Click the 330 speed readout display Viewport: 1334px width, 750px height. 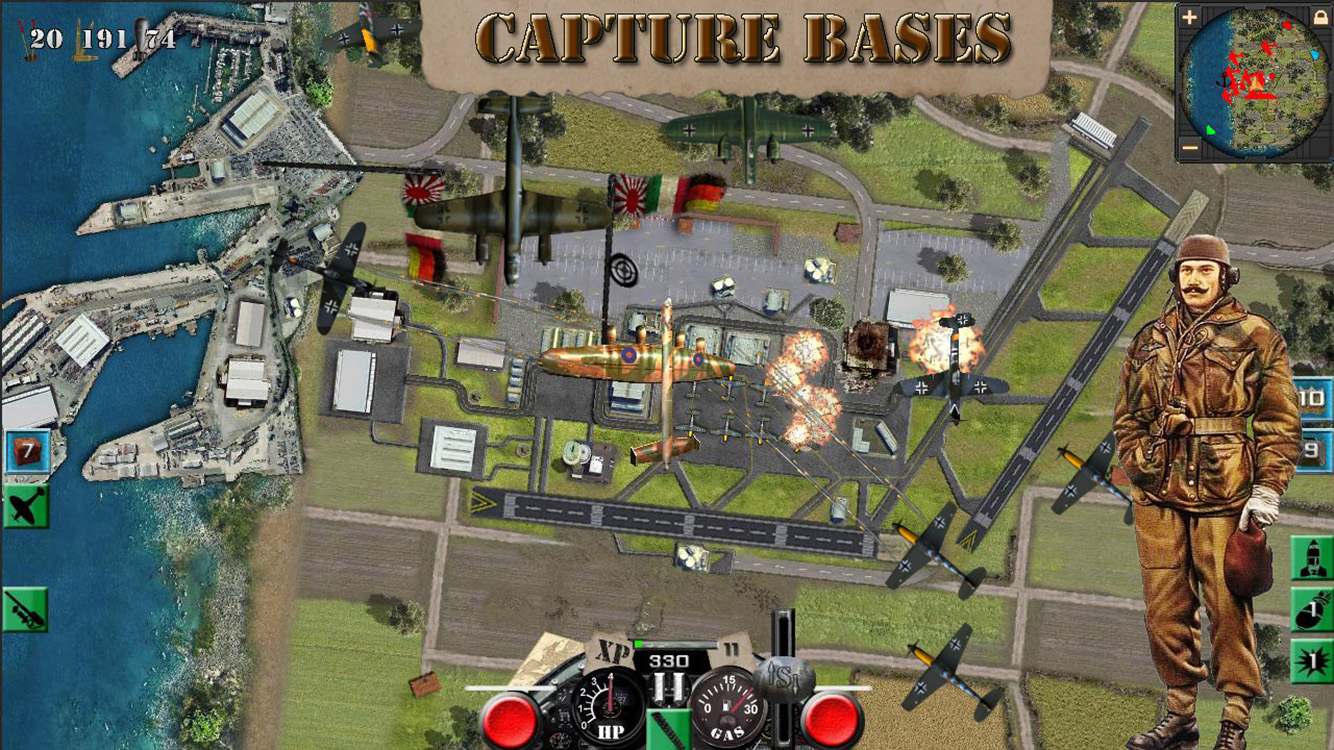(x=668, y=659)
